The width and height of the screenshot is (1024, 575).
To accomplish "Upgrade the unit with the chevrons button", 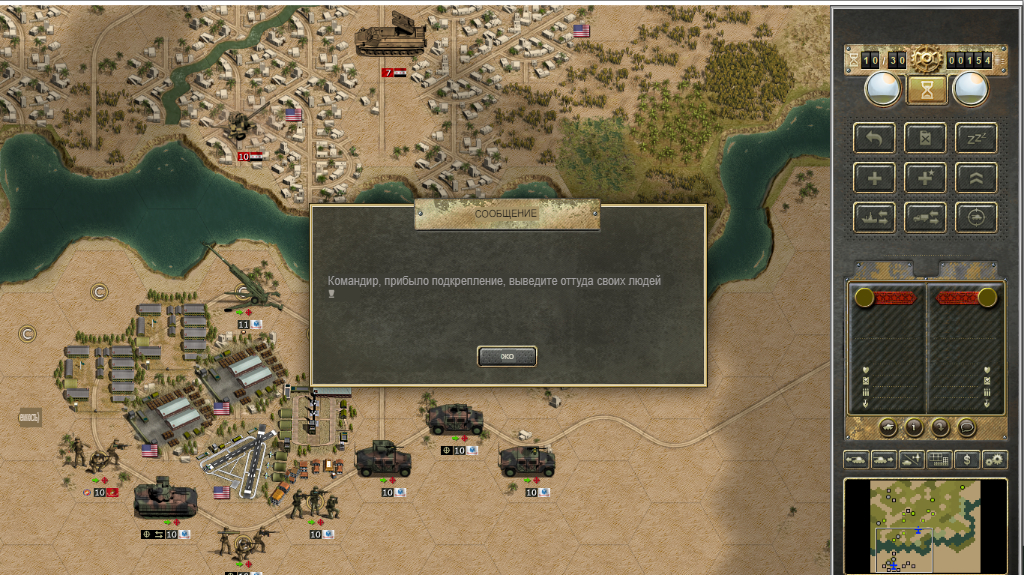I will pyautogui.click(x=976, y=177).
